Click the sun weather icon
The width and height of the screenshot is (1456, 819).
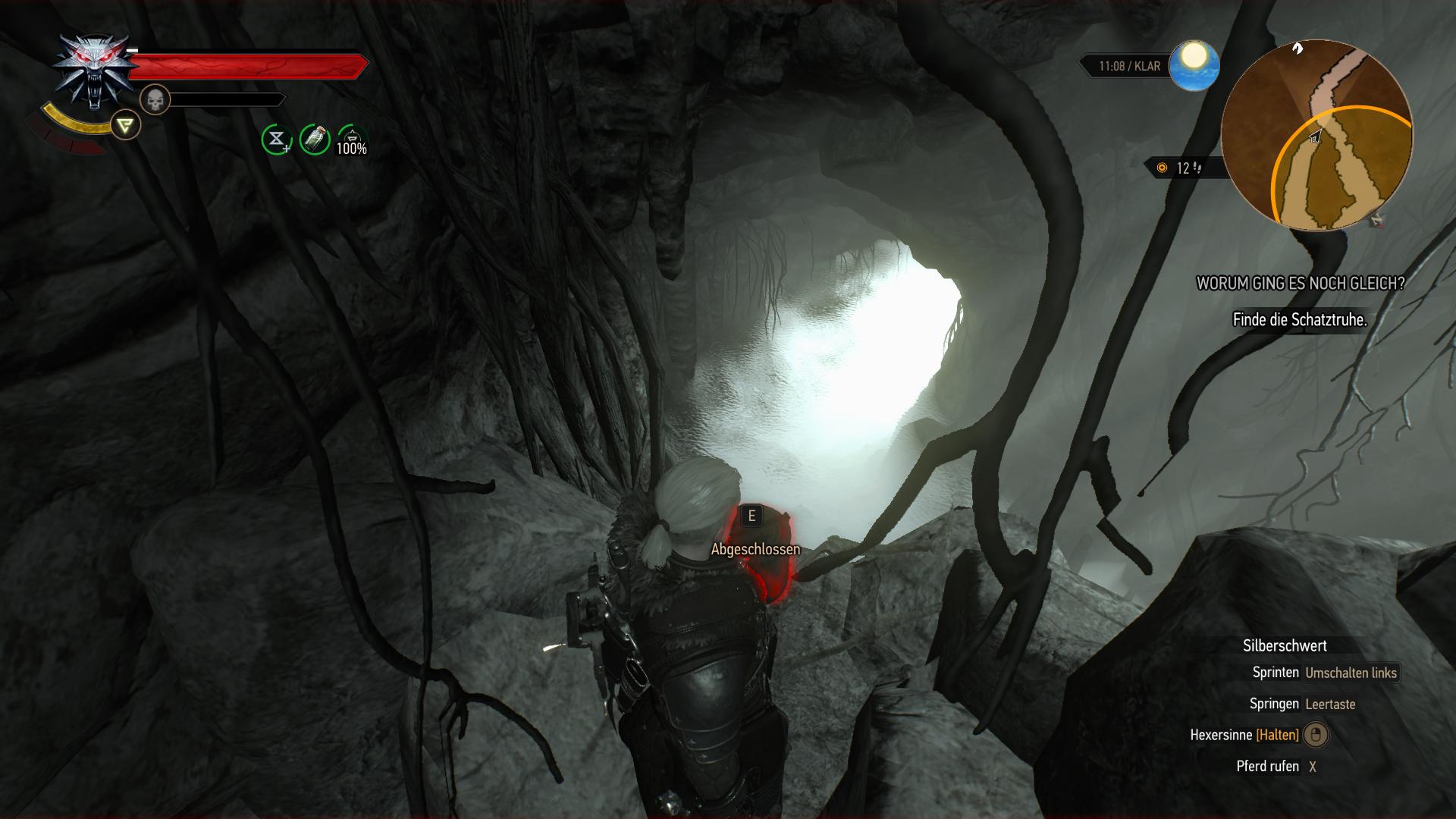point(1194,65)
